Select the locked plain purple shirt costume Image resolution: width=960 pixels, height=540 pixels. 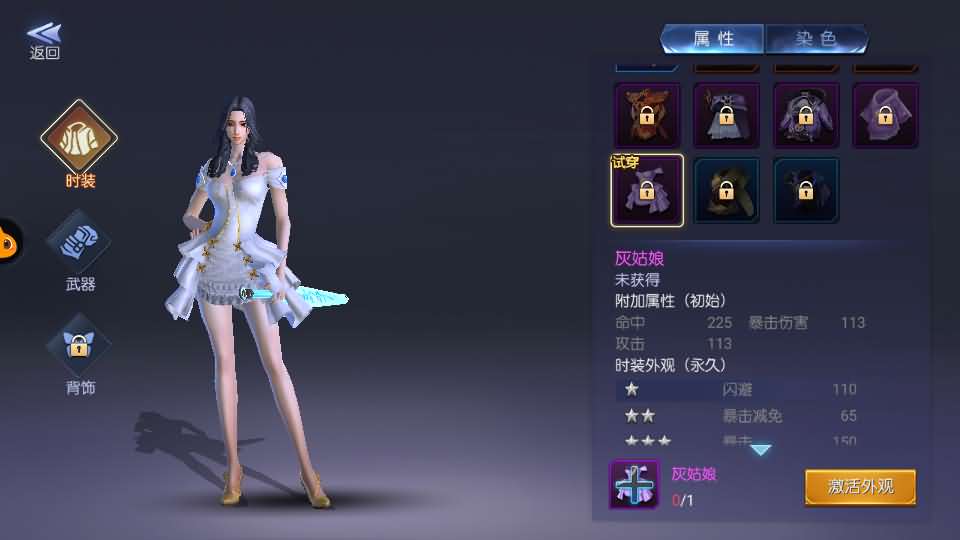pyautogui.click(x=885, y=115)
